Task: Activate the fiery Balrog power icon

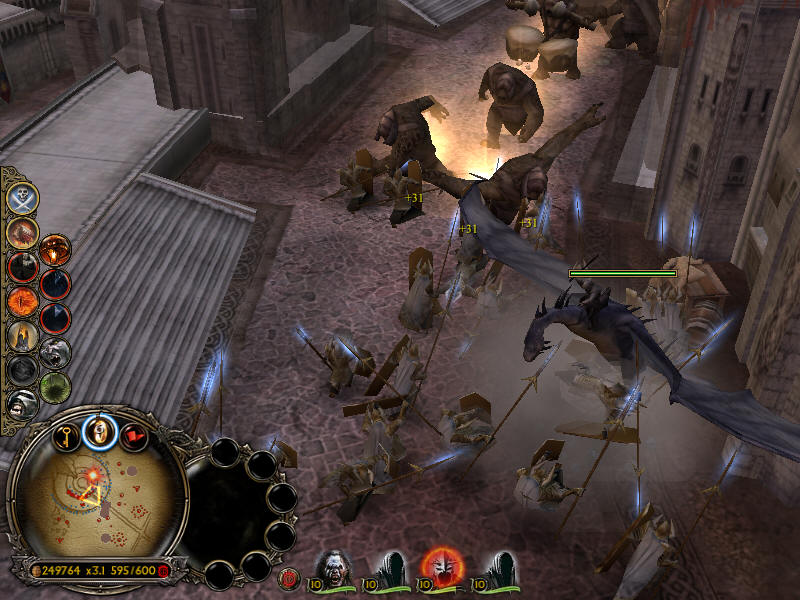Action: 22,232
